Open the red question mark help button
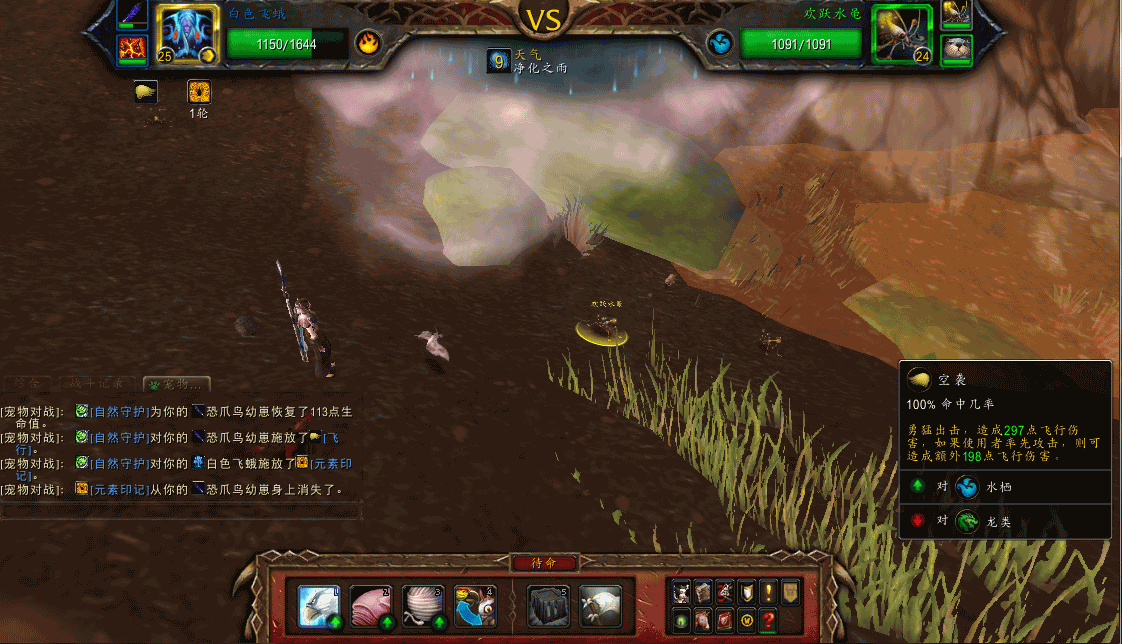 tap(767, 620)
